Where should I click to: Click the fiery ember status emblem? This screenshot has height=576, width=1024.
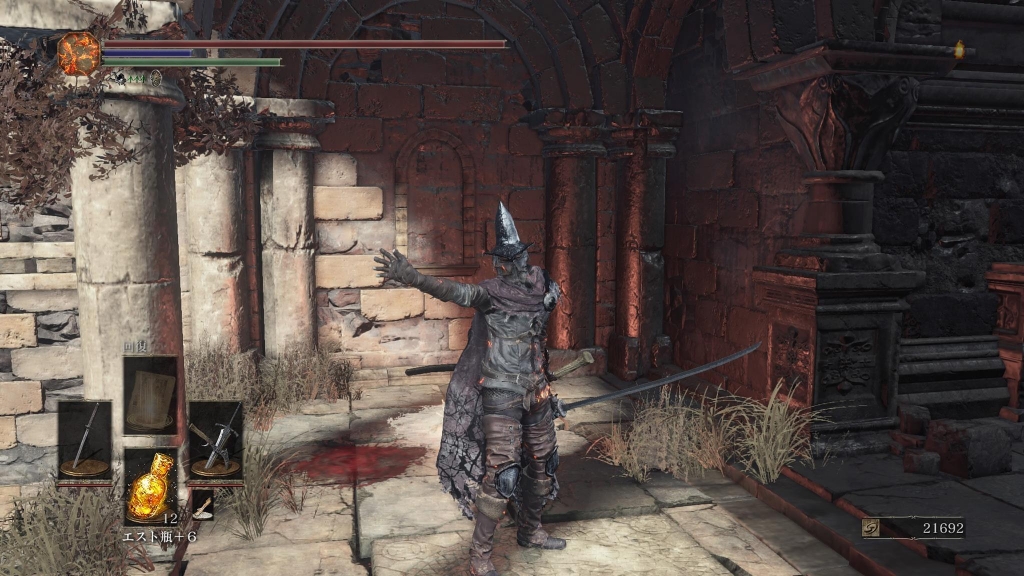(x=79, y=53)
